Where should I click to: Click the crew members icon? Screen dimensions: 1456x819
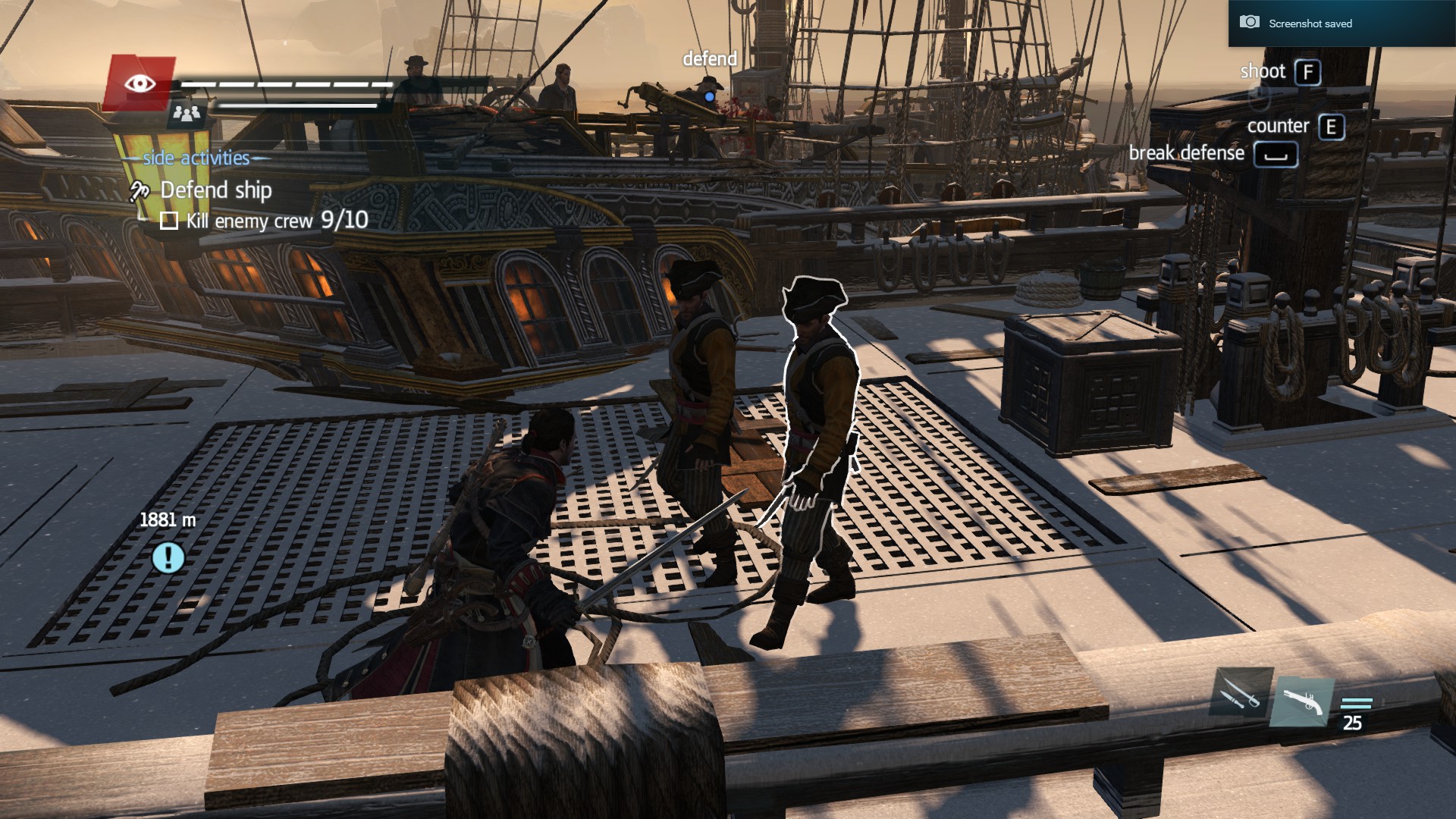click(186, 114)
